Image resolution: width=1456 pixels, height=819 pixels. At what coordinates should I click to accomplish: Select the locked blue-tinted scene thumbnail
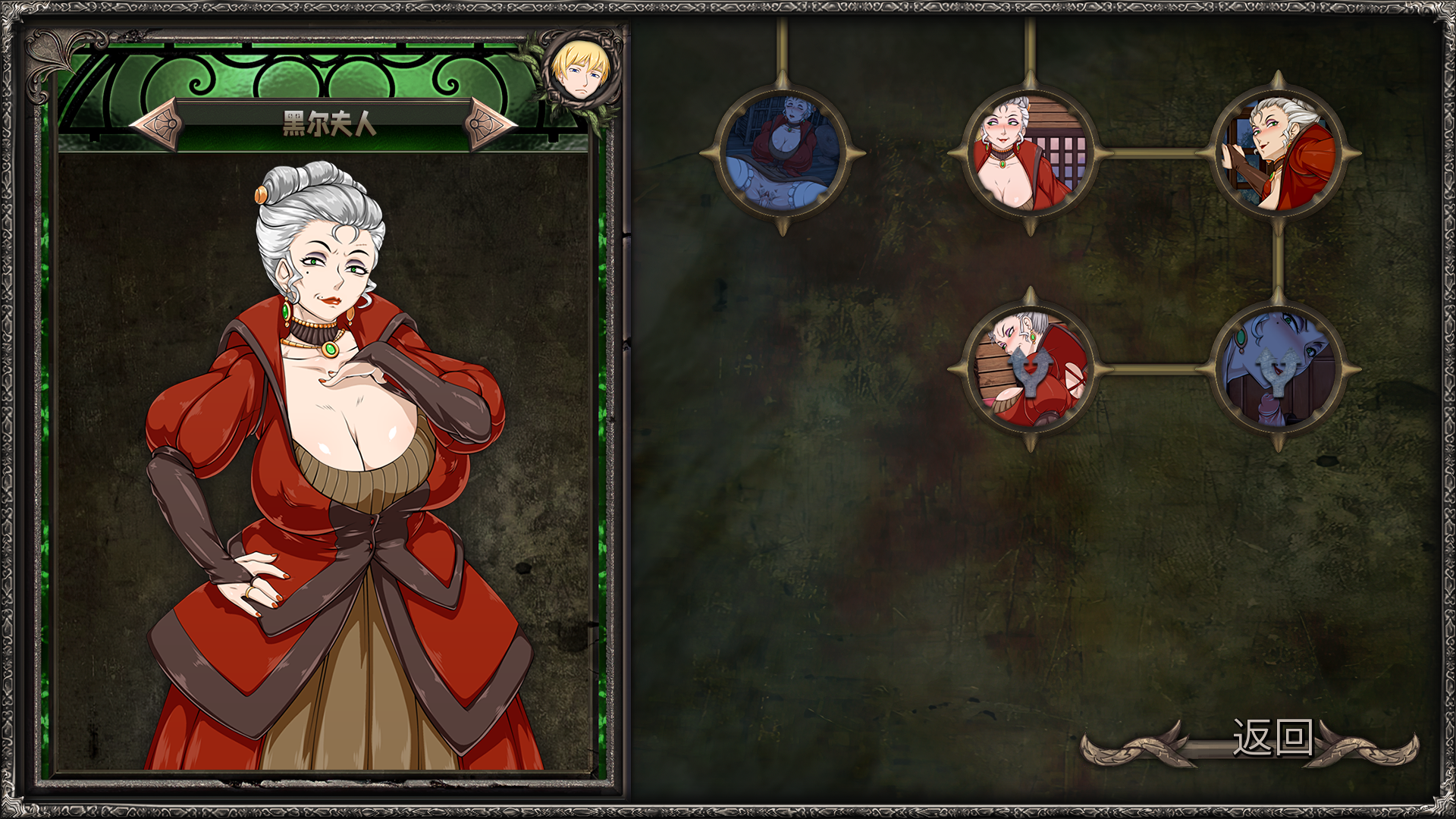[x=1278, y=369]
